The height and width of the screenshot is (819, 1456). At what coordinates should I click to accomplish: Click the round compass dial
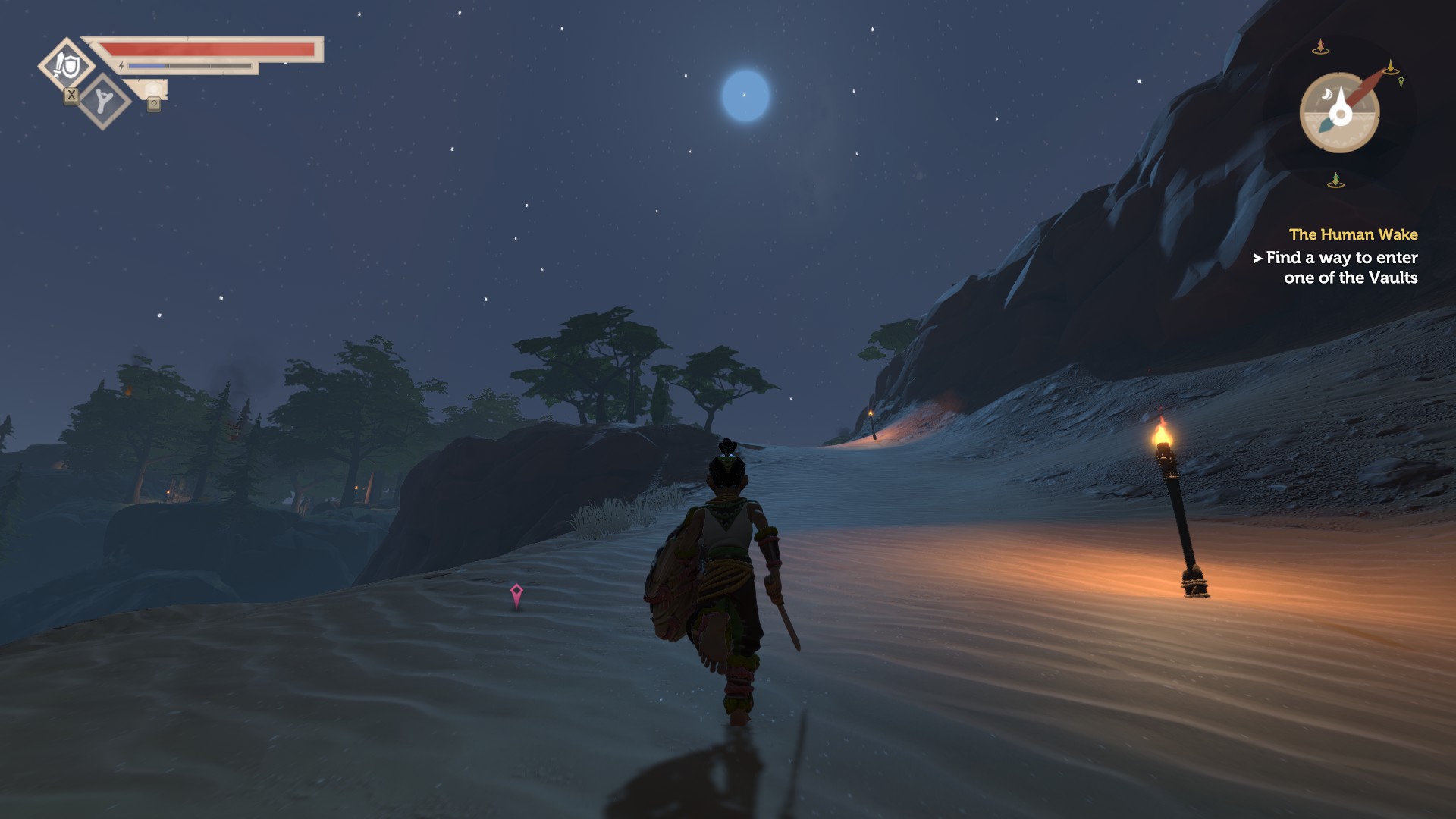point(1339,113)
